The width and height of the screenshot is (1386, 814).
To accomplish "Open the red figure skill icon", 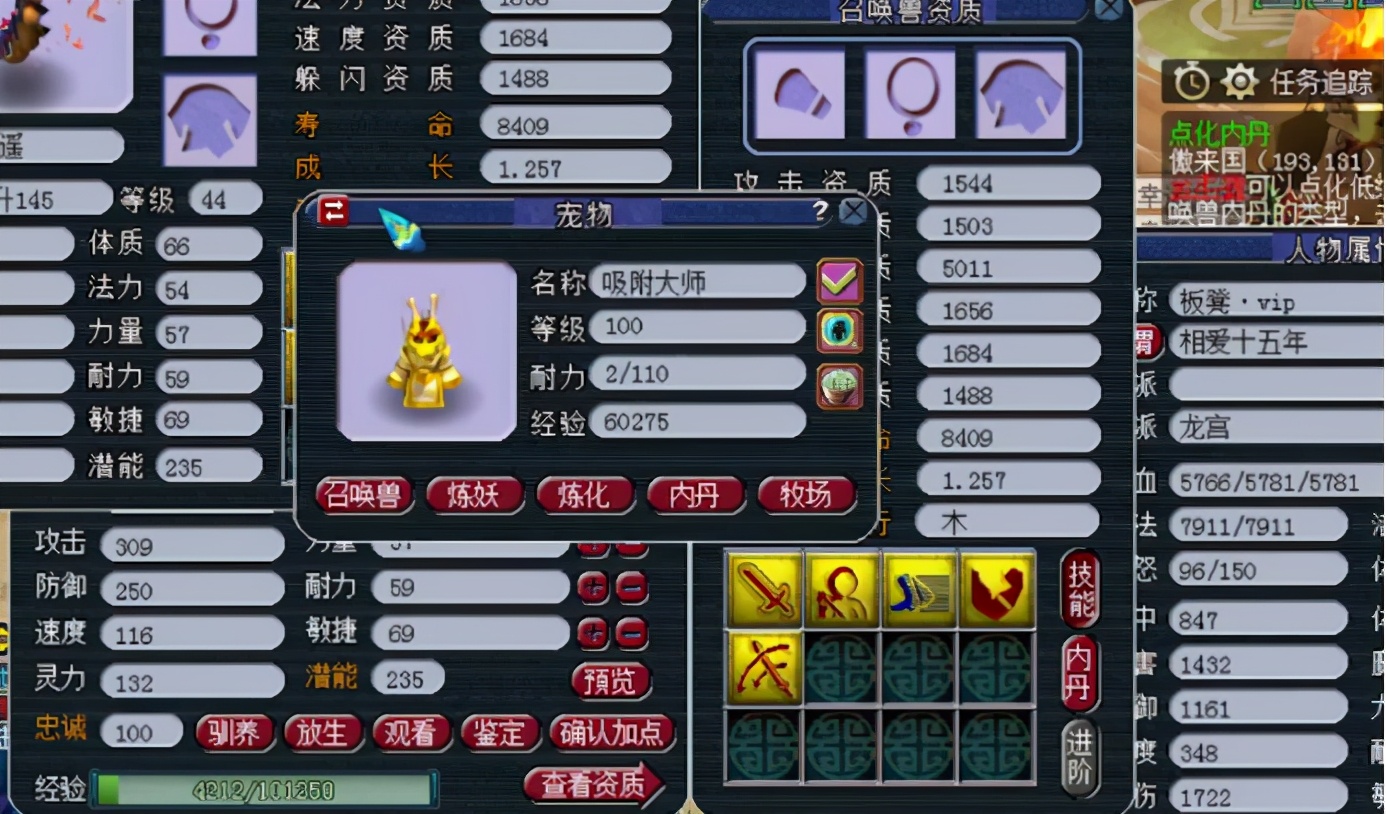I will (843, 590).
